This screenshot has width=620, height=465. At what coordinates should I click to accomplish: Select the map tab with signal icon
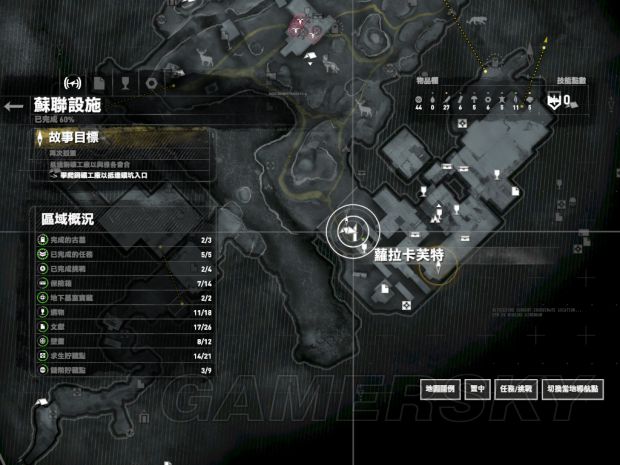[x=72, y=82]
